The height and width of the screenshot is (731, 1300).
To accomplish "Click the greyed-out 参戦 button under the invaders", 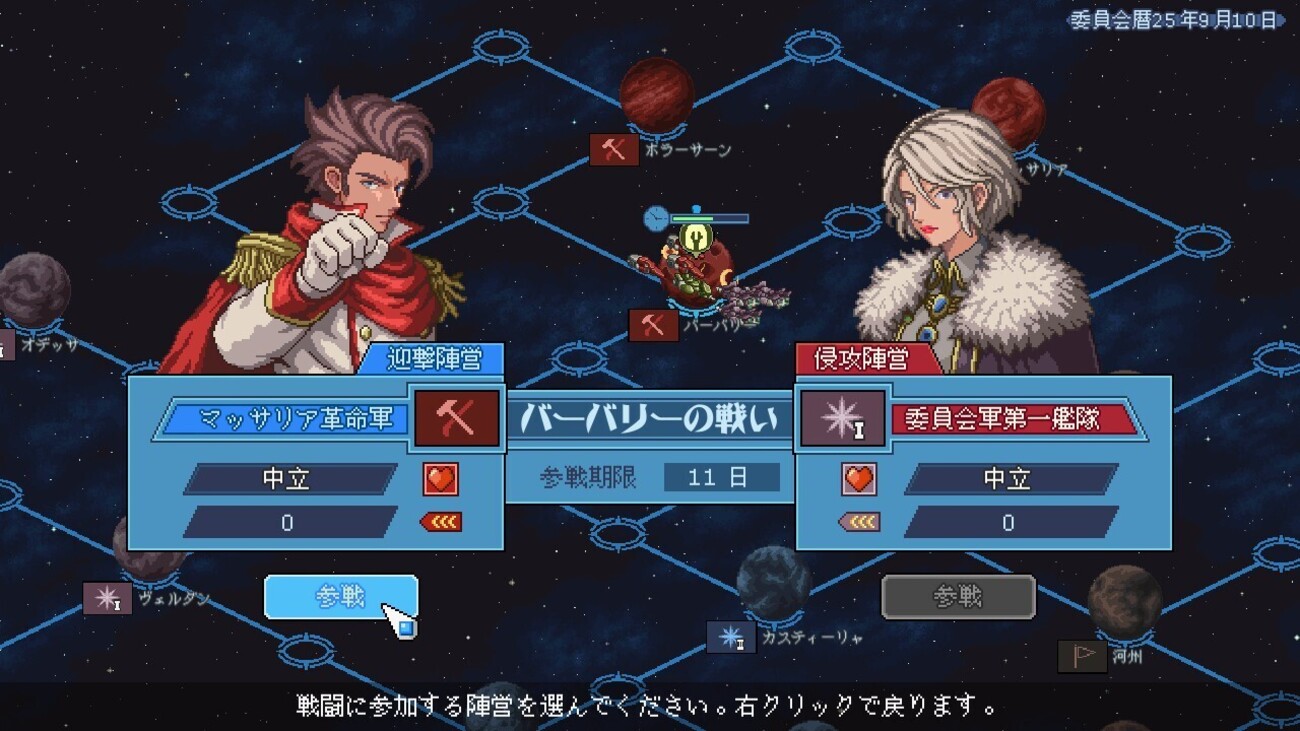I will click(958, 597).
